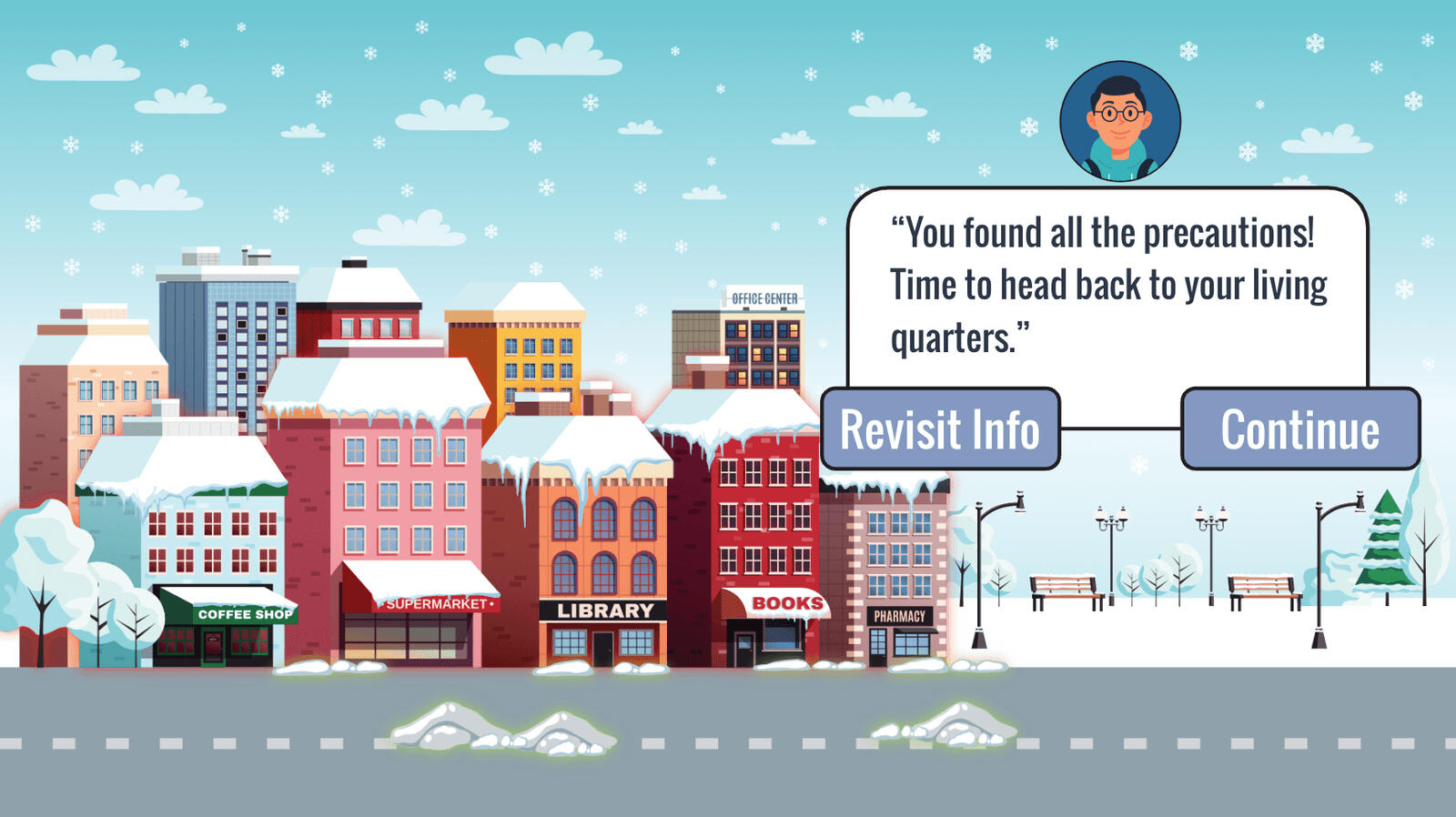Continue to the living quarters
Screen dimensions: 1456x817
tap(1299, 429)
